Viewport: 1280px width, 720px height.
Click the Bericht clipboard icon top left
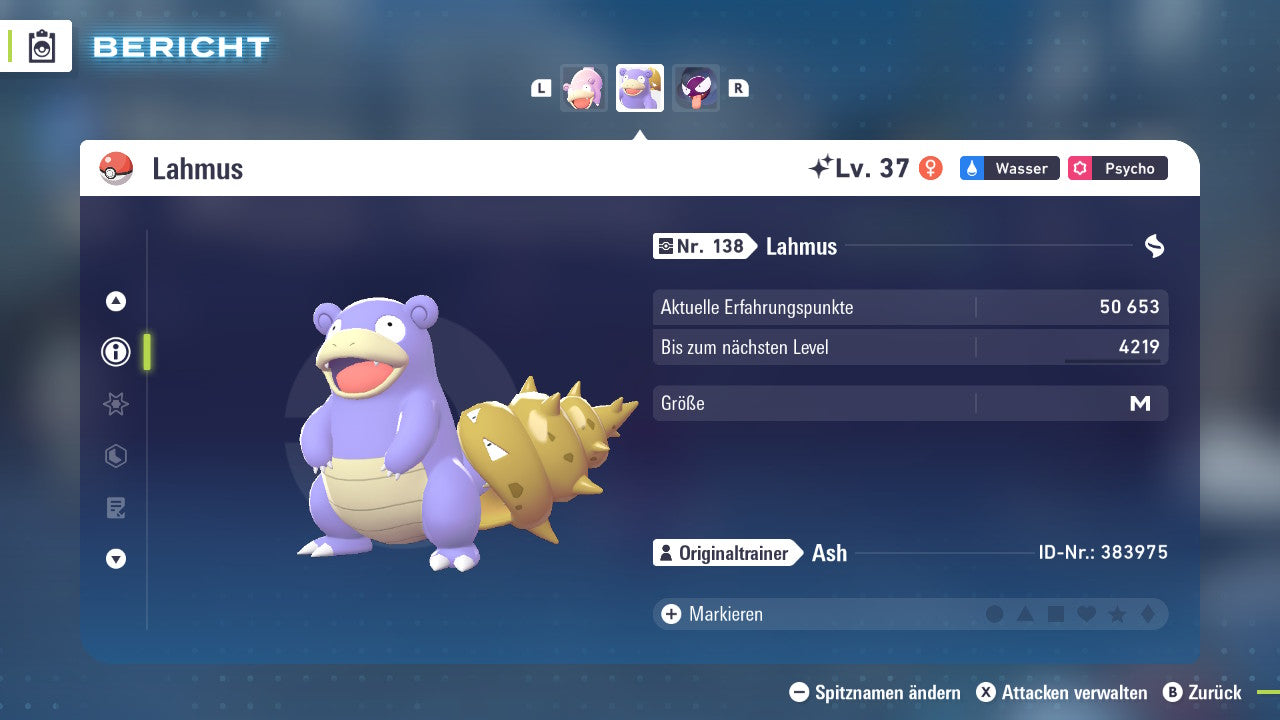click(40, 46)
